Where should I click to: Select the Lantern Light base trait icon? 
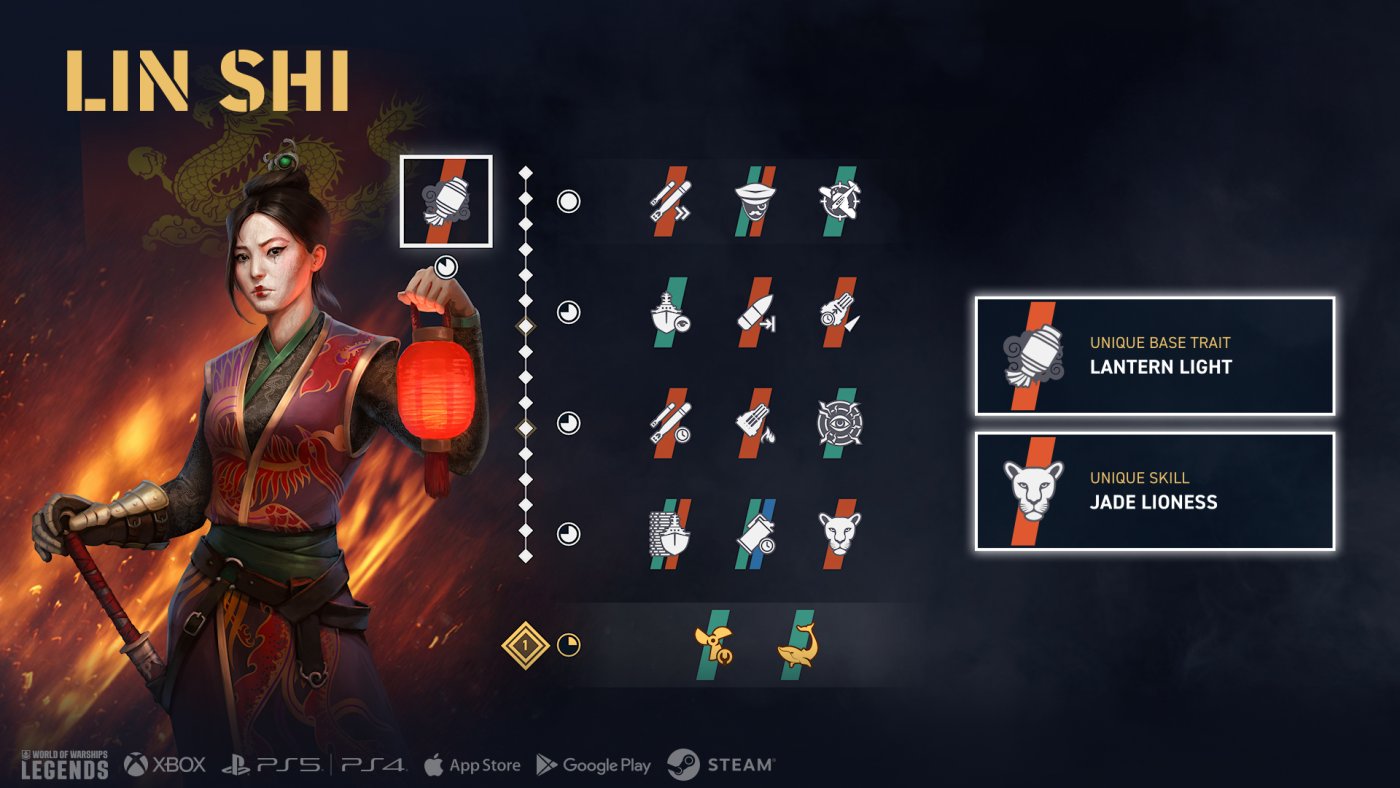click(x=446, y=201)
